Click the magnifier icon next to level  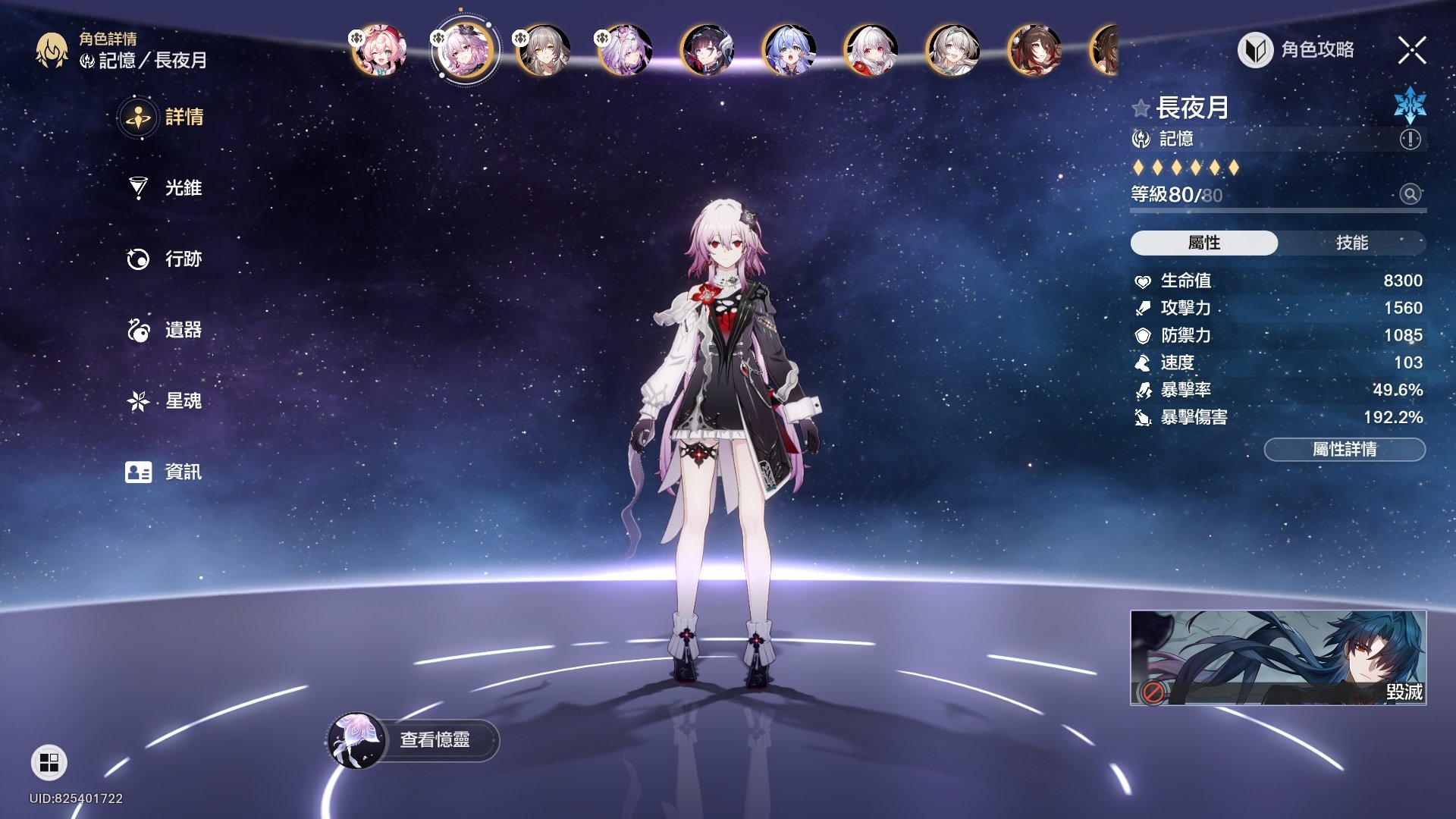(1410, 194)
